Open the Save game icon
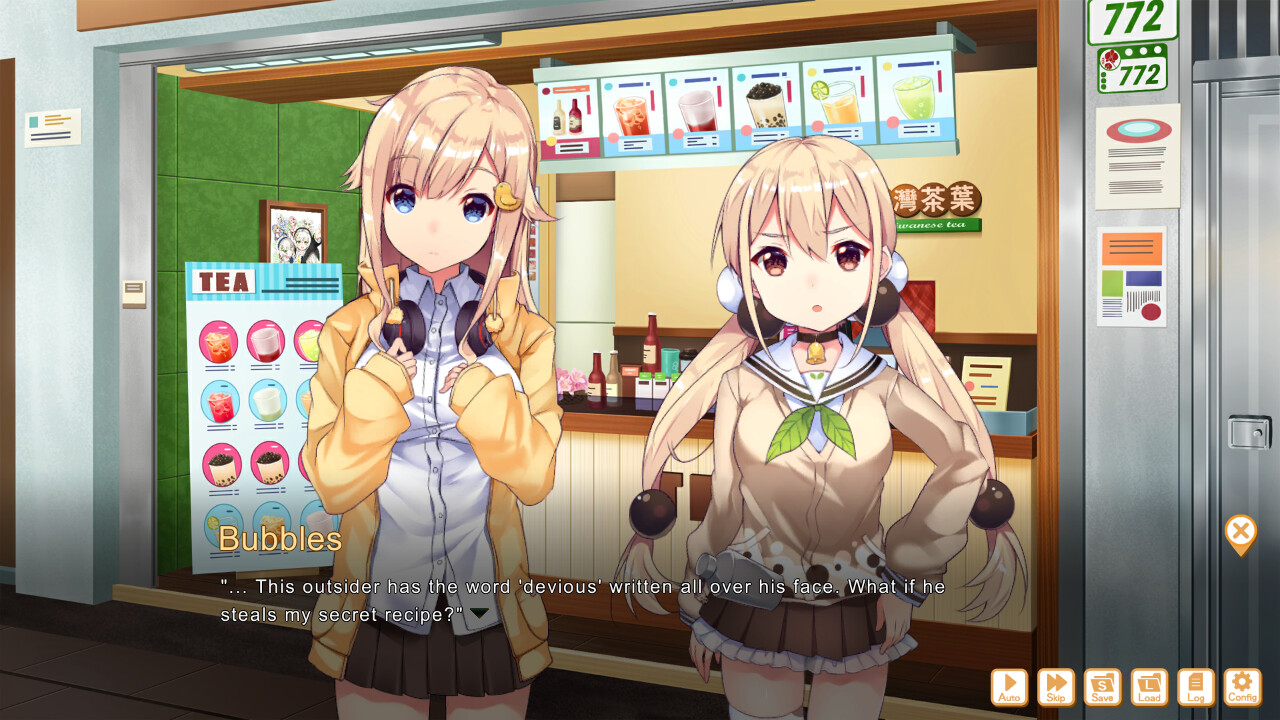This screenshot has width=1280, height=720. (1103, 686)
